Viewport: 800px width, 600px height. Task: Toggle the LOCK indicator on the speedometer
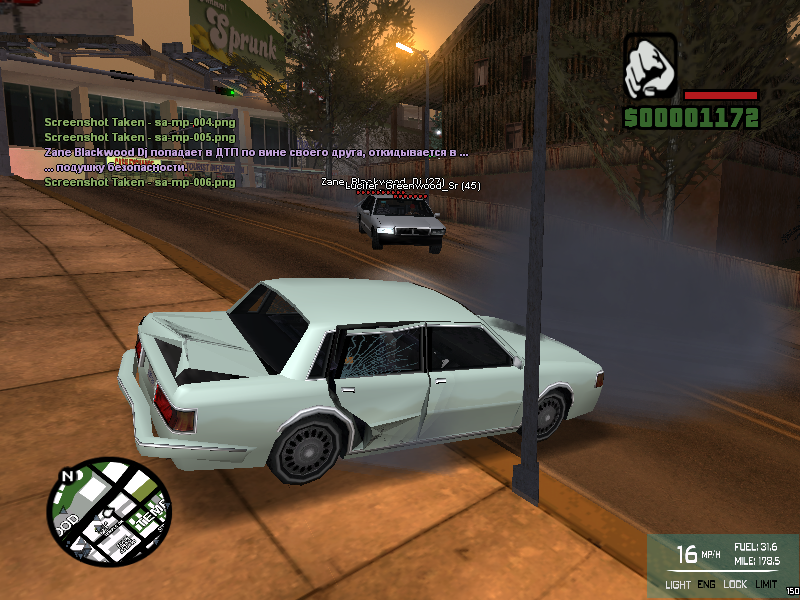735,584
